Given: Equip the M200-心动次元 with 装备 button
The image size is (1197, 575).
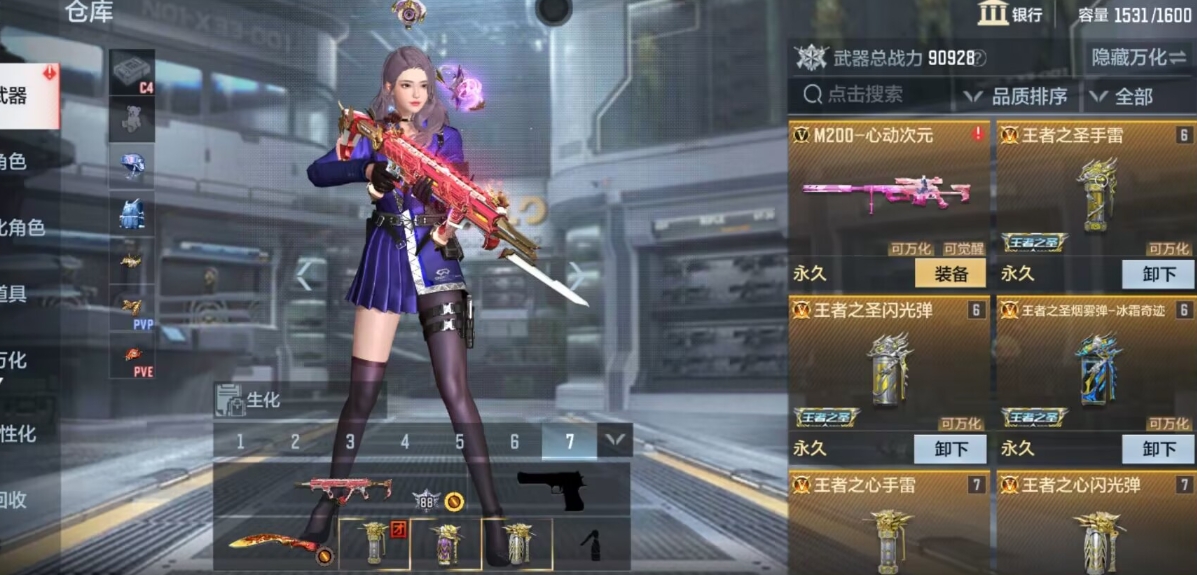Looking at the screenshot, I should pyautogui.click(x=949, y=273).
